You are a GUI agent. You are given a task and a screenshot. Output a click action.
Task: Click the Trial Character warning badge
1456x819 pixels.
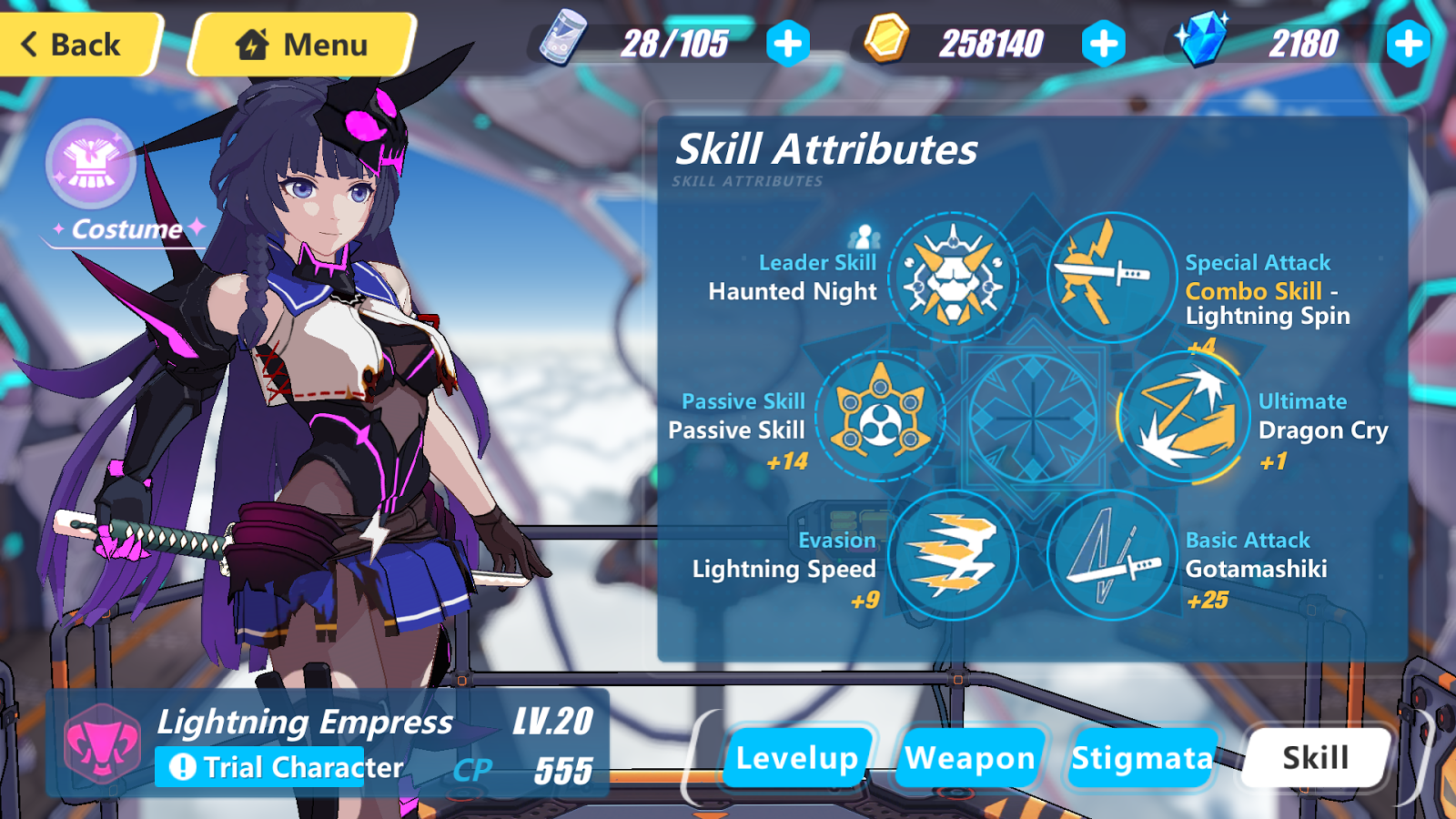click(x=259, y=767)
